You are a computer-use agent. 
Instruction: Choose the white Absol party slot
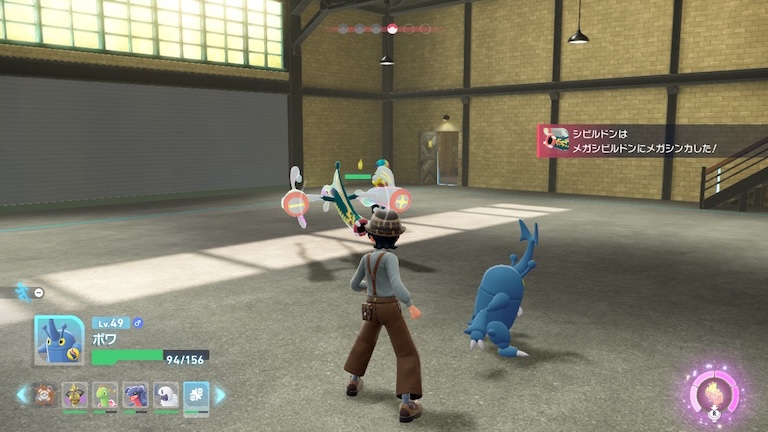(165, 395)
